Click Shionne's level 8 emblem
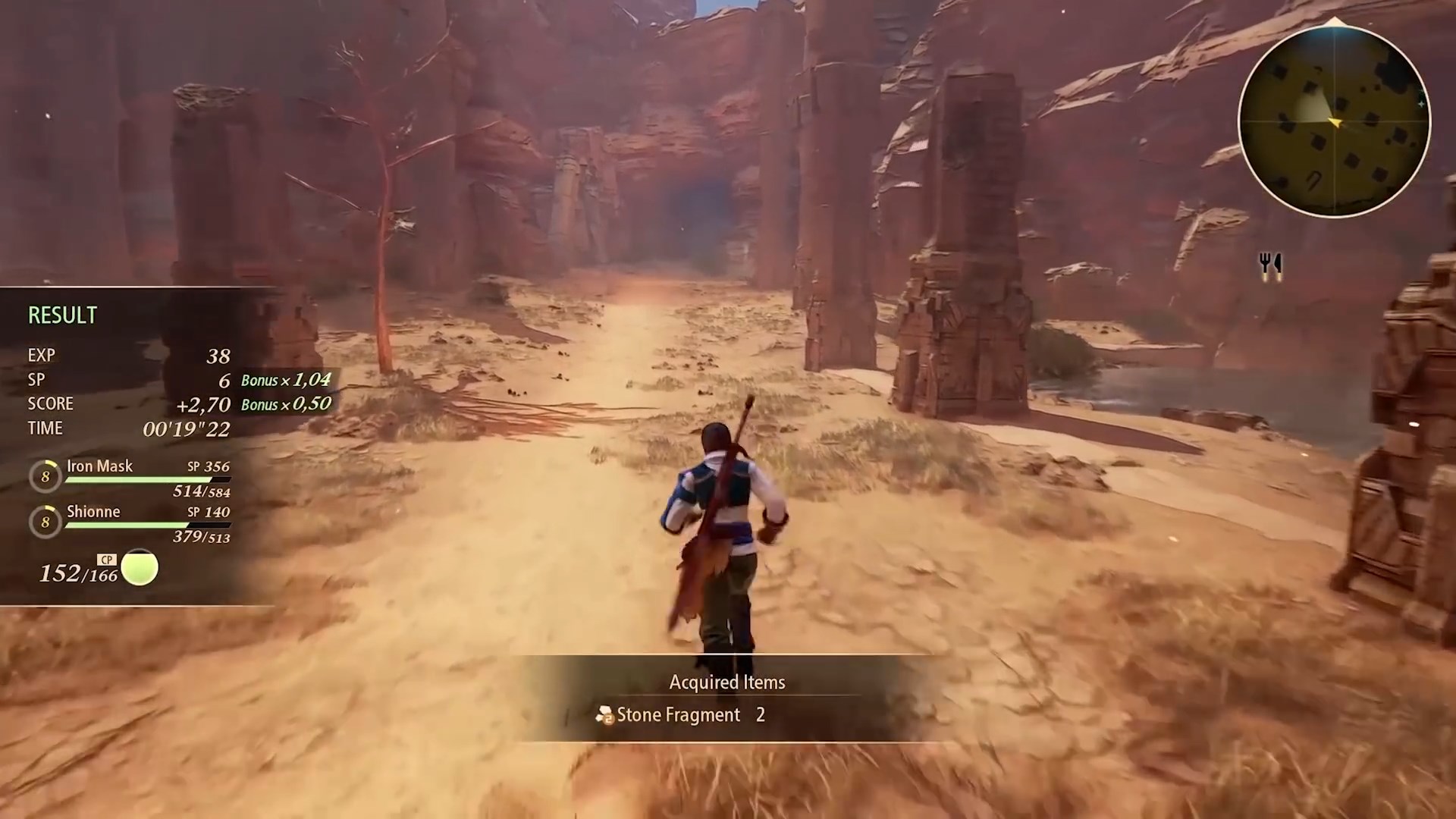 click(45, 522)
